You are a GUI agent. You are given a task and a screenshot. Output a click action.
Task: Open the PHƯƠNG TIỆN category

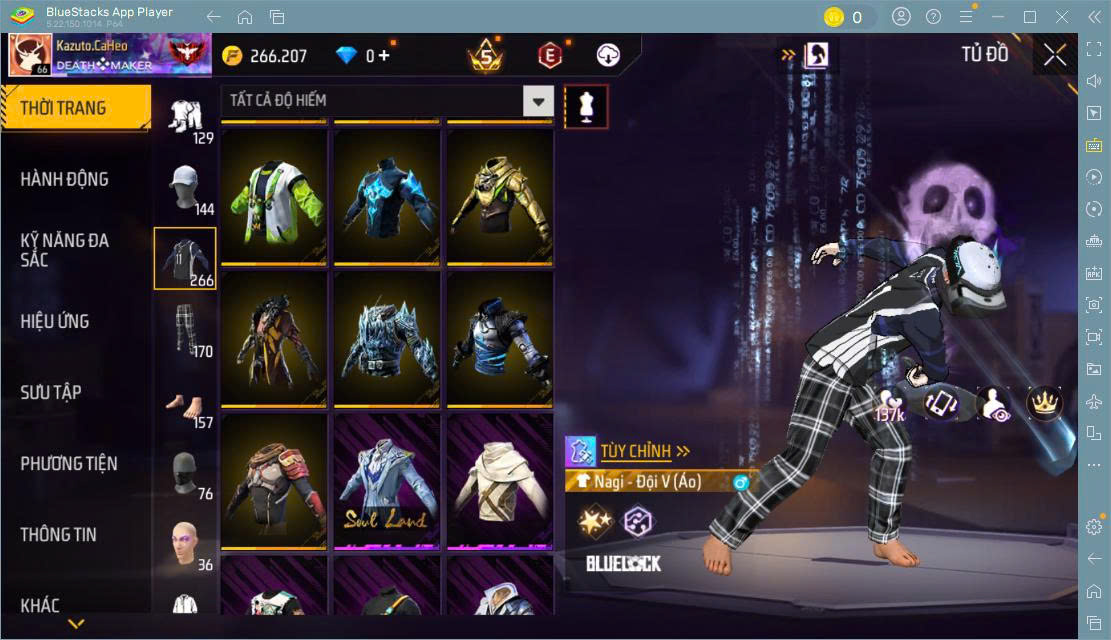(69, 463)
